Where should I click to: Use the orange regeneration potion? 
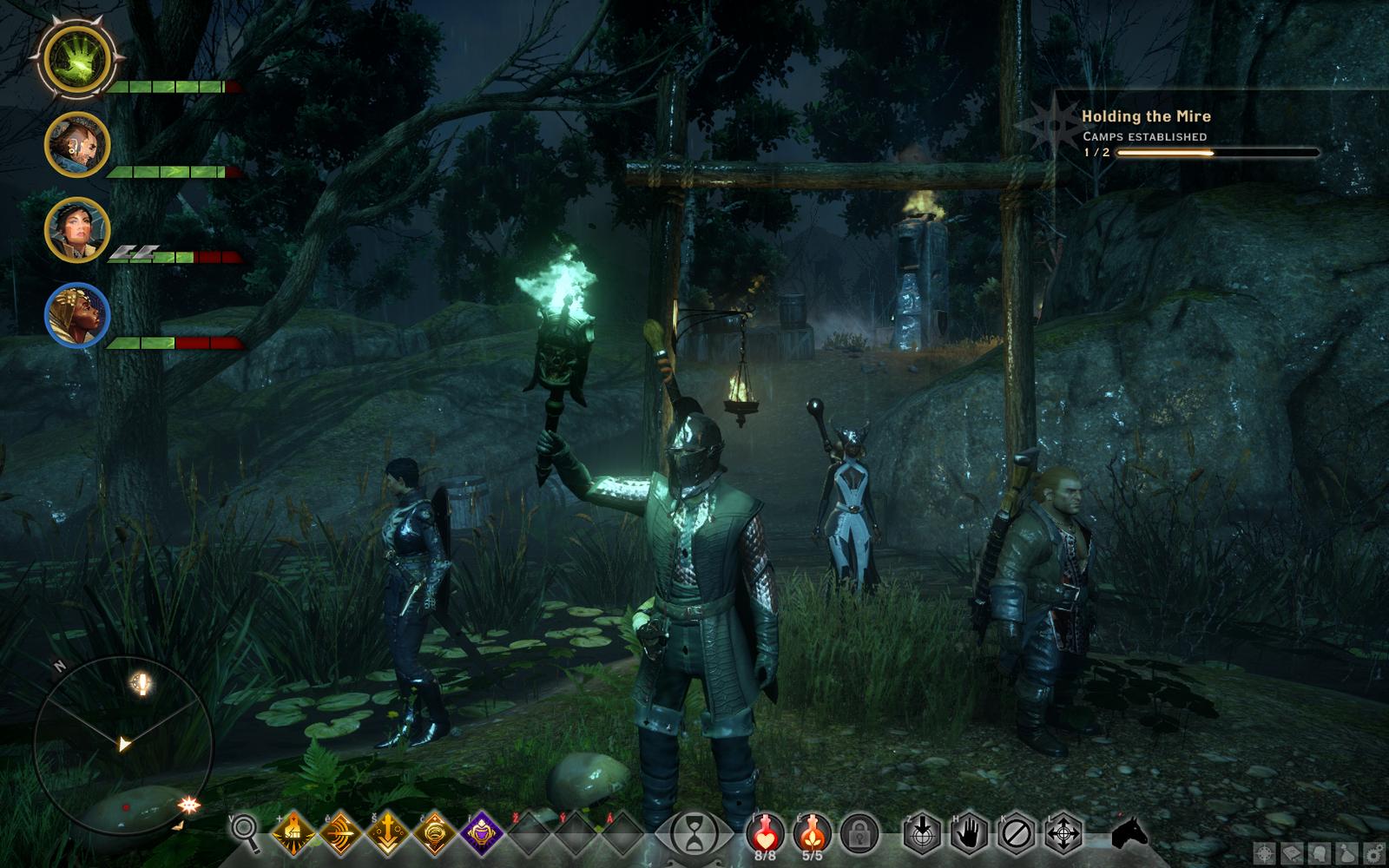pos(812,833)
